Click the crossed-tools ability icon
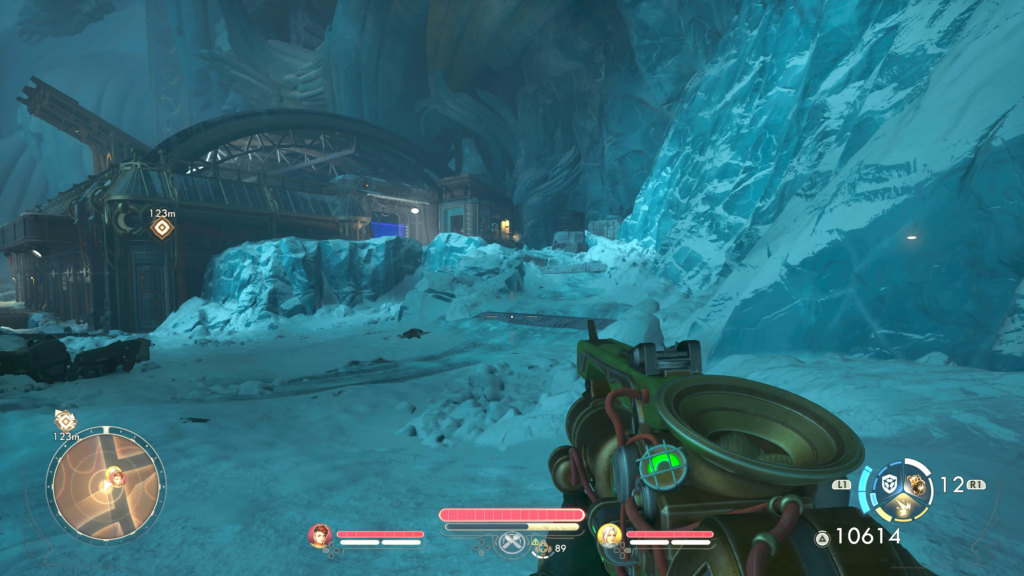The height and width of the screenshot is (576, 1024). 512,543
